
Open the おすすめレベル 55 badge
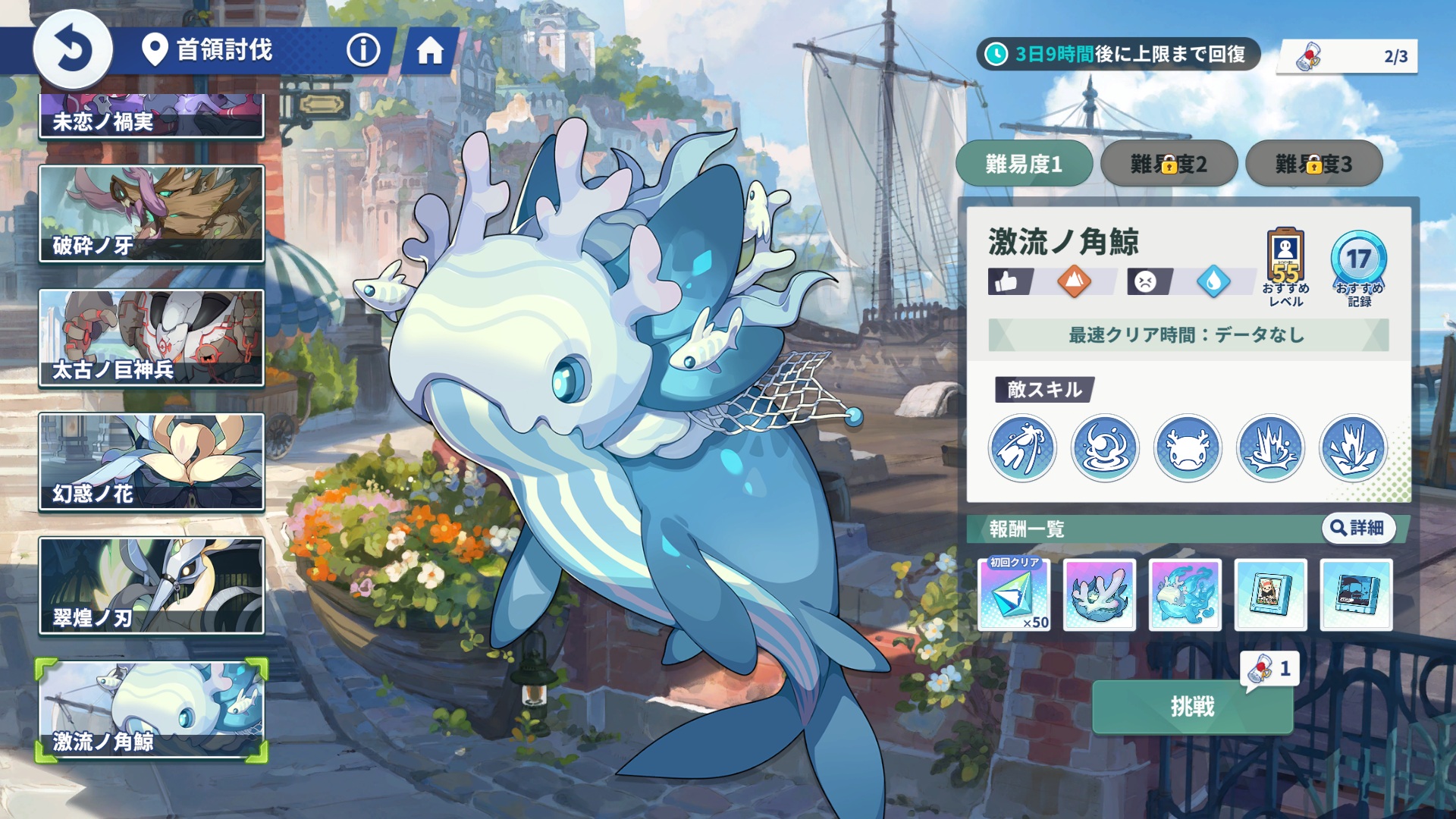(x=1285, y=267)
